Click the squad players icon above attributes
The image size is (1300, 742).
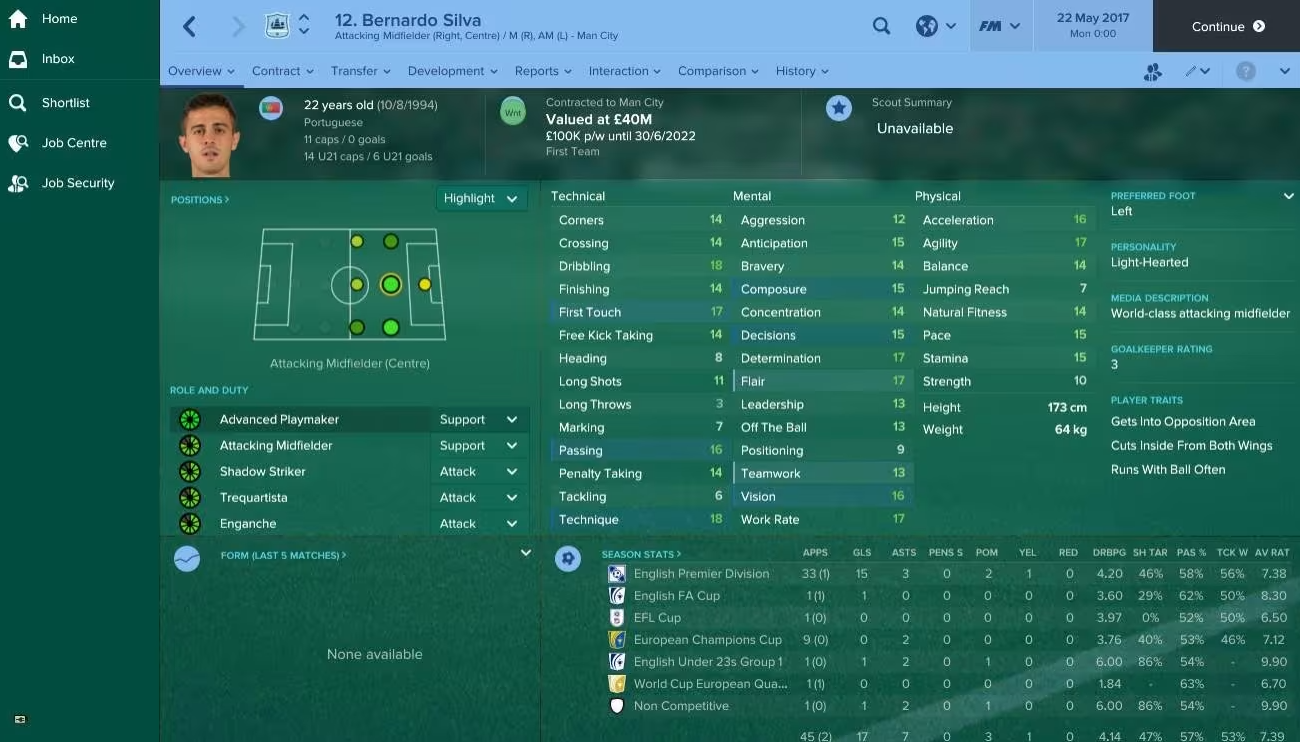(1154, 71)
